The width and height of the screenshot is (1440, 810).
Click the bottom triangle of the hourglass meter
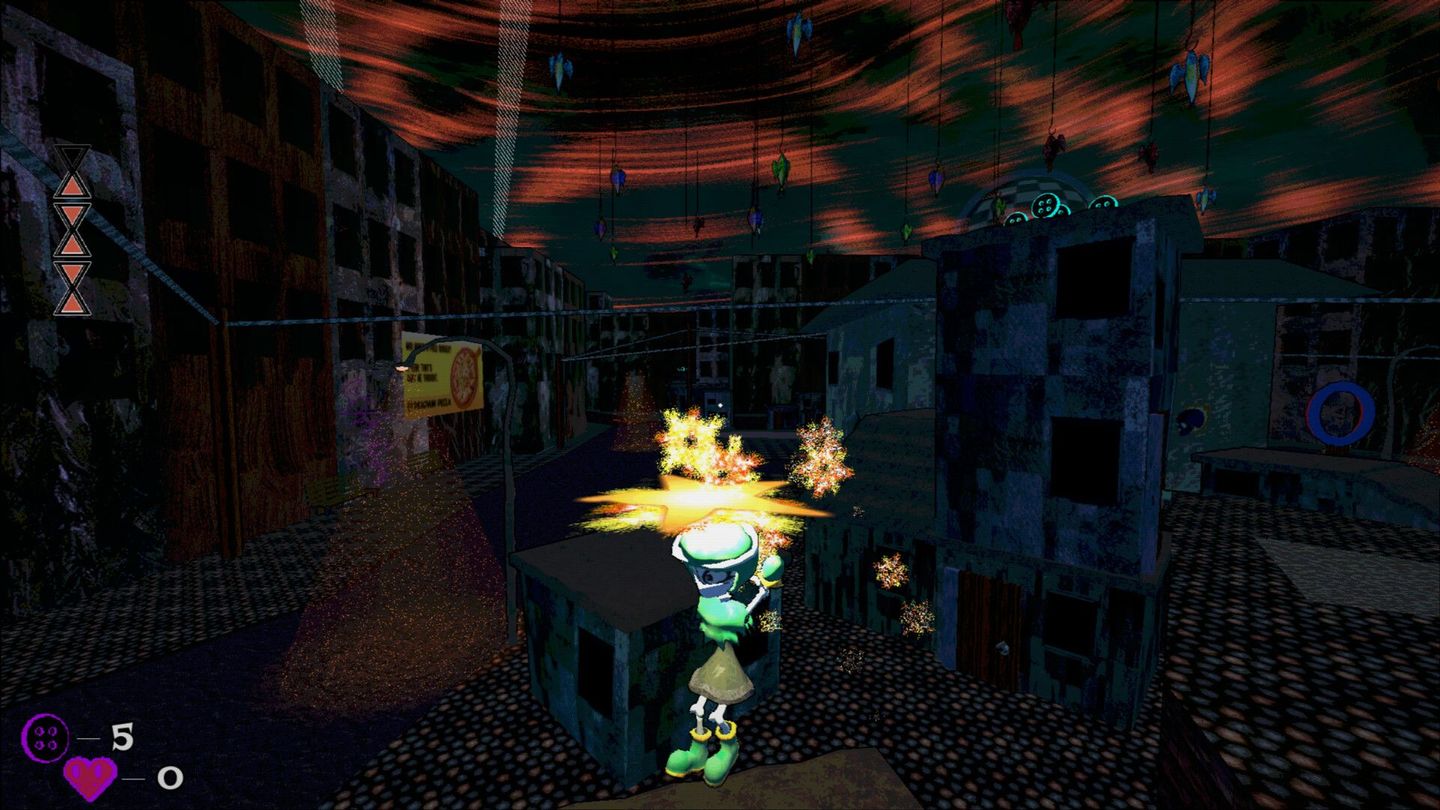pyautogui.click(x=72, y=303)
